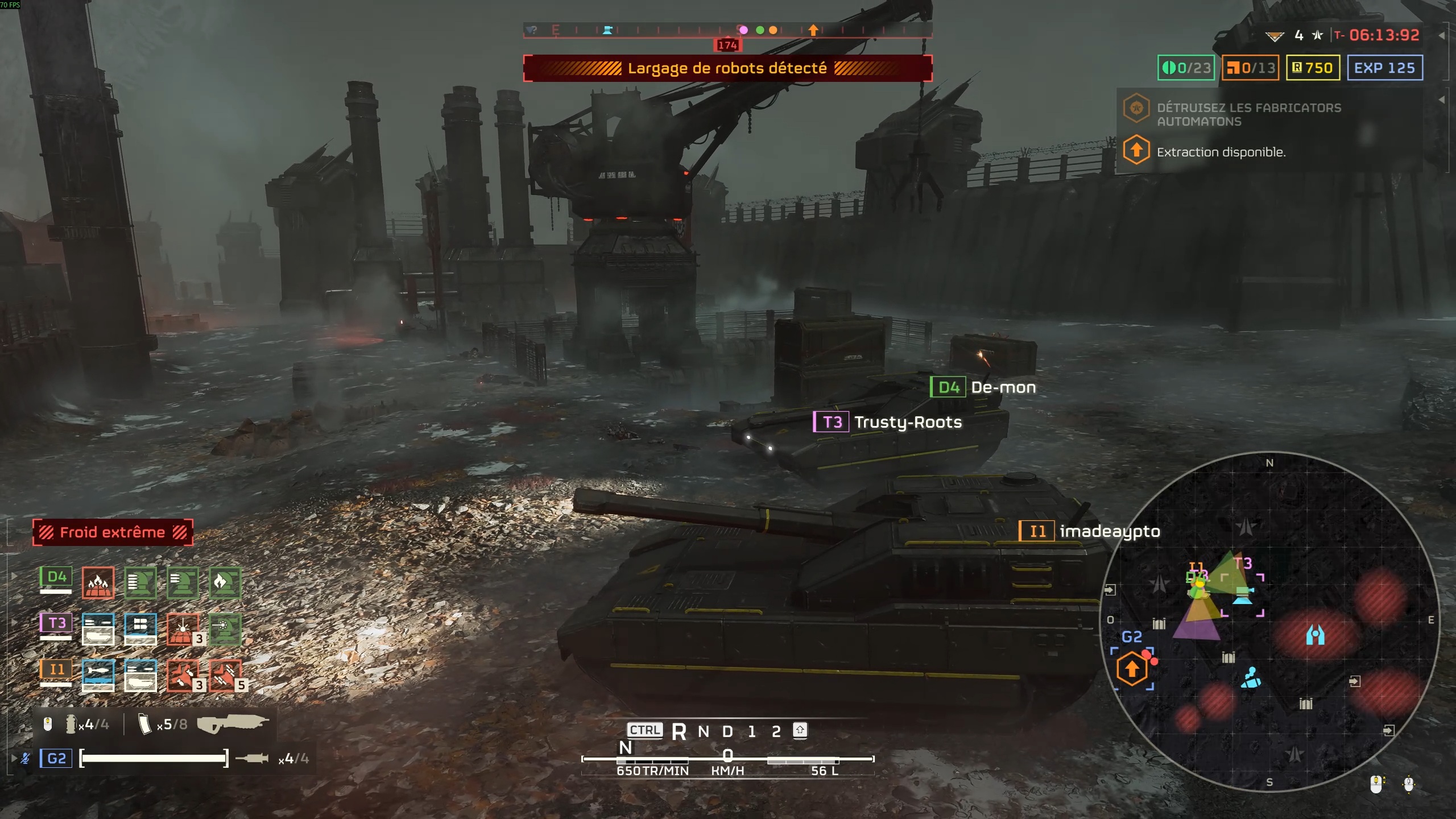Click the green 0/23 samples counter
The image size is (1456, 819).
(x=1186, y=68)
